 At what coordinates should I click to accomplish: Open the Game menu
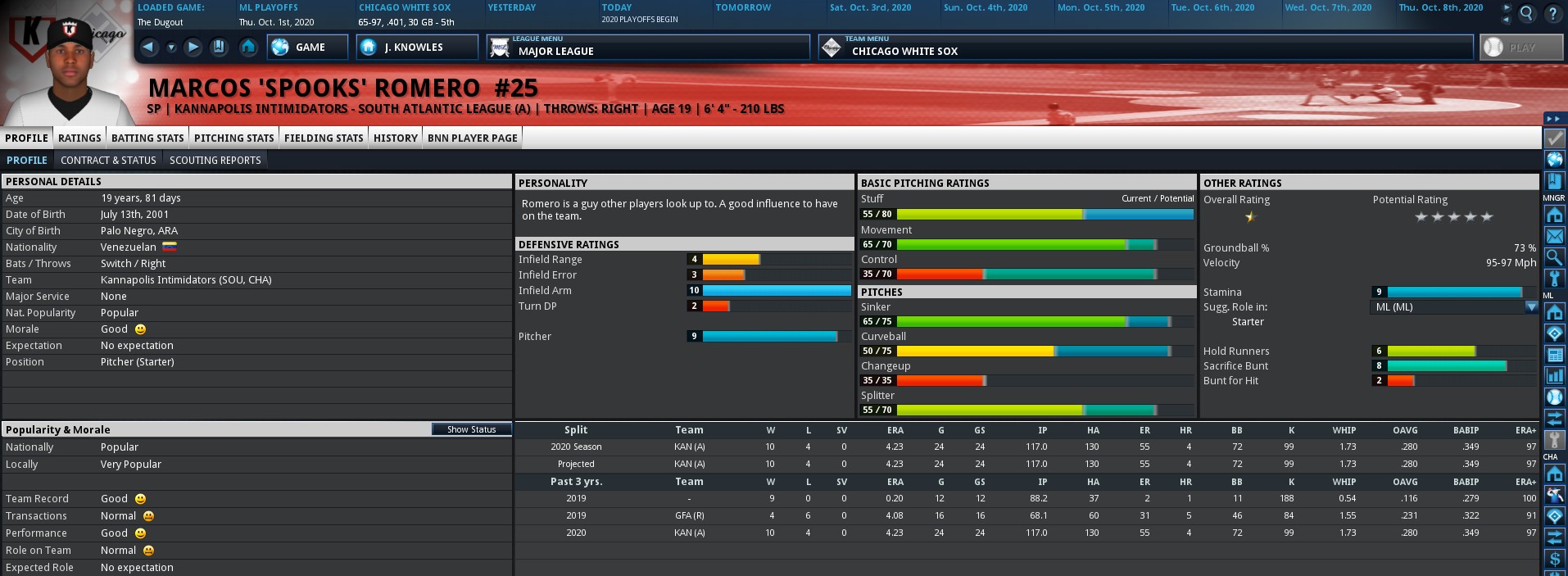(307, 48)
